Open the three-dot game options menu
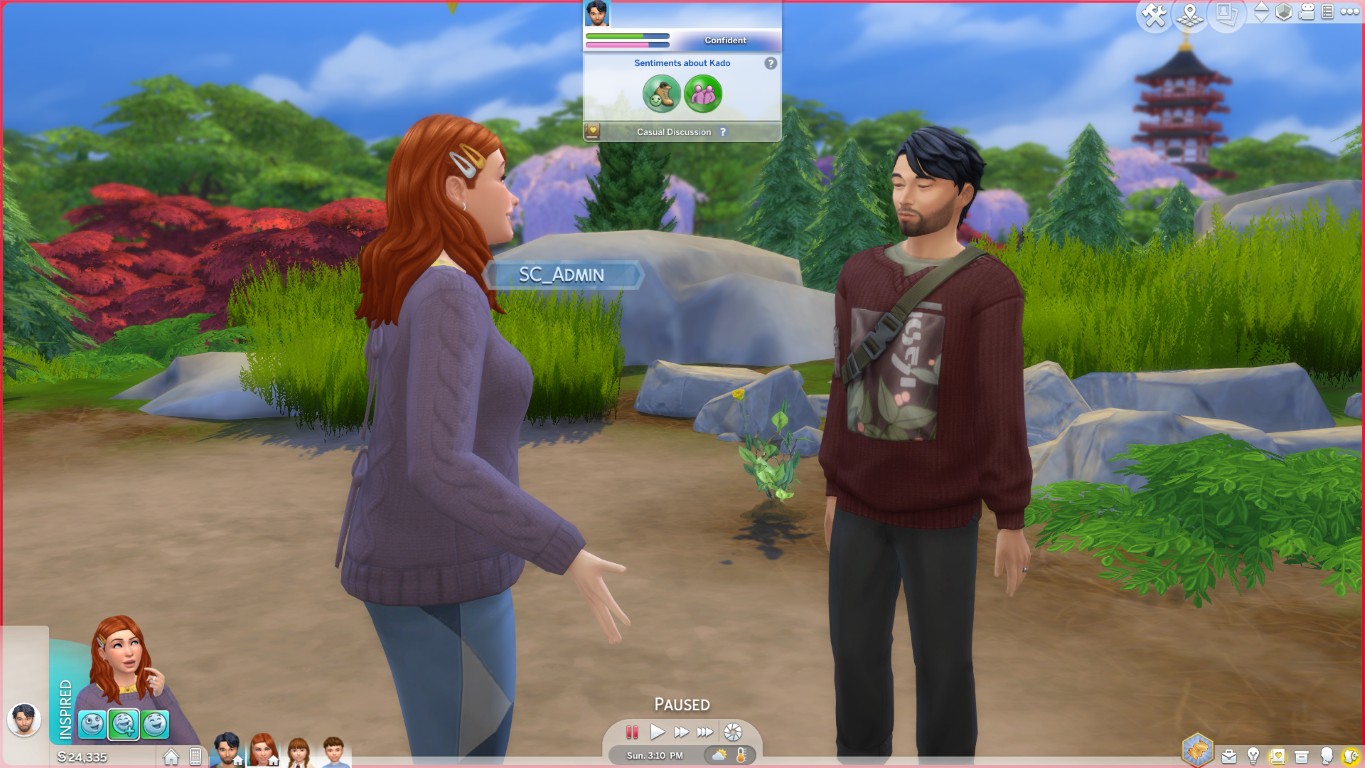The image size is (1365, 768). 1349,13
